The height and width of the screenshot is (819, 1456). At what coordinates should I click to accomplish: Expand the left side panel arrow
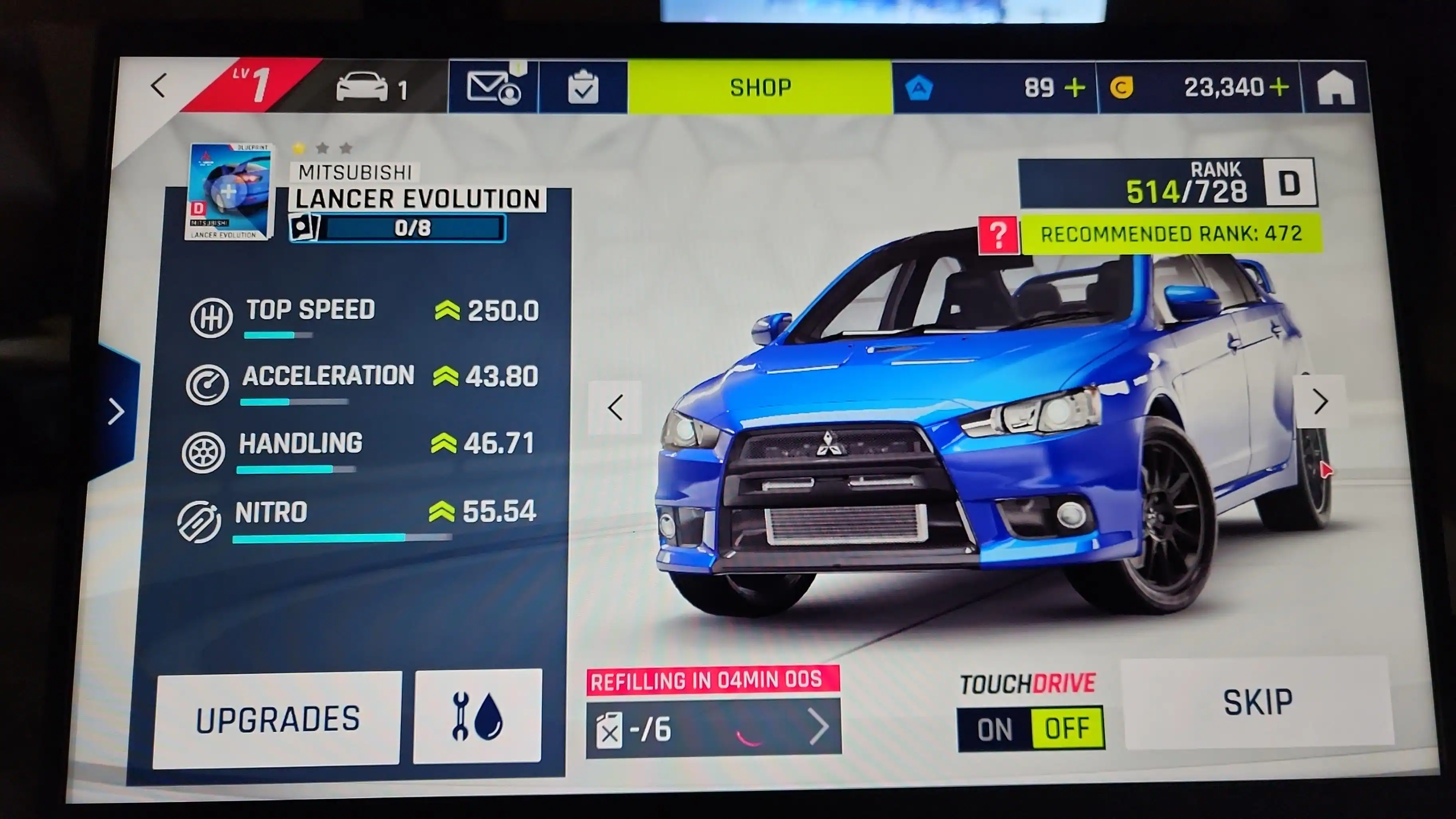point(117,411)
